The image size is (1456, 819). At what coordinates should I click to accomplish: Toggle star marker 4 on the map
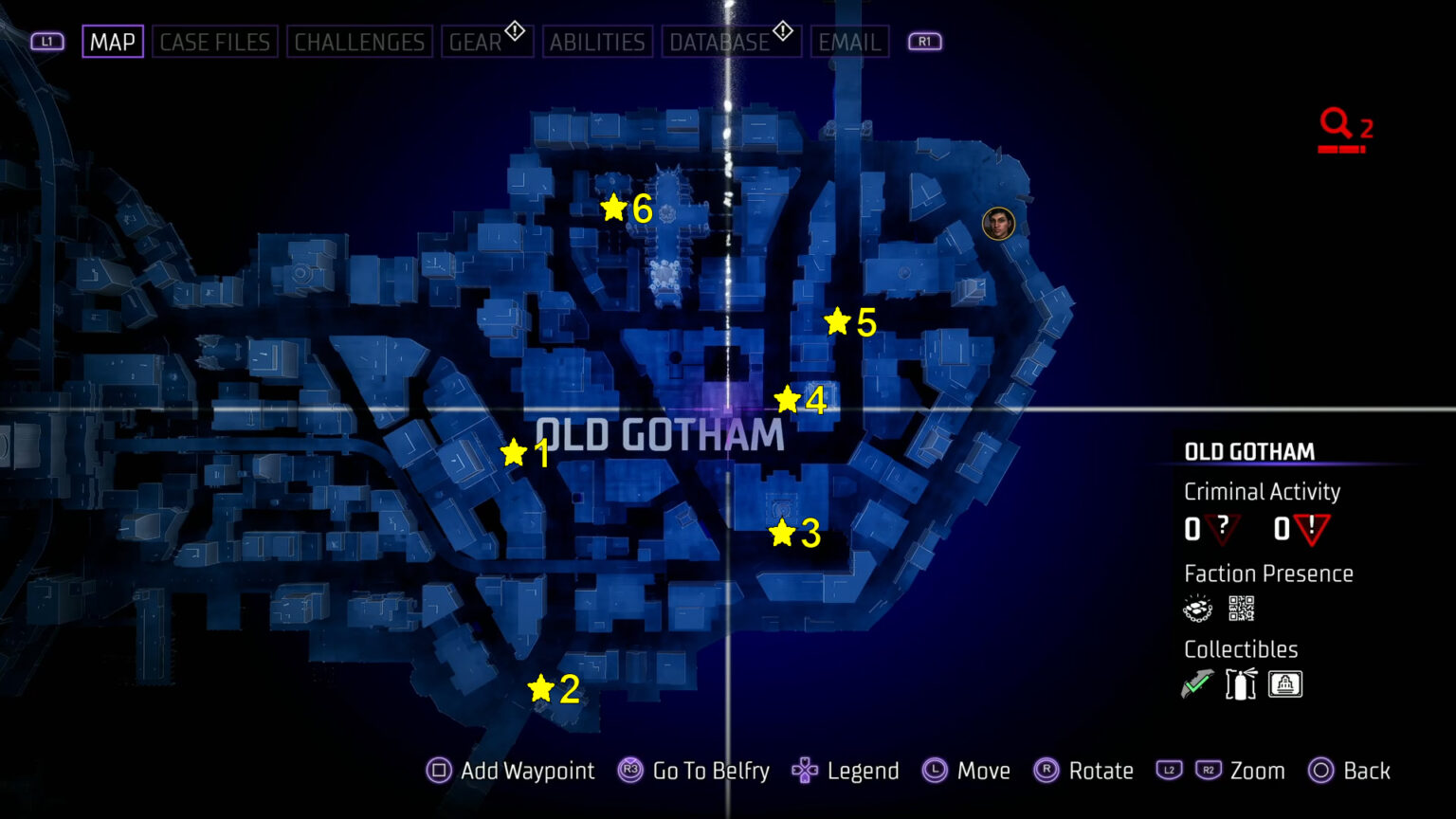pyautogui.click(x=788, y=399)
